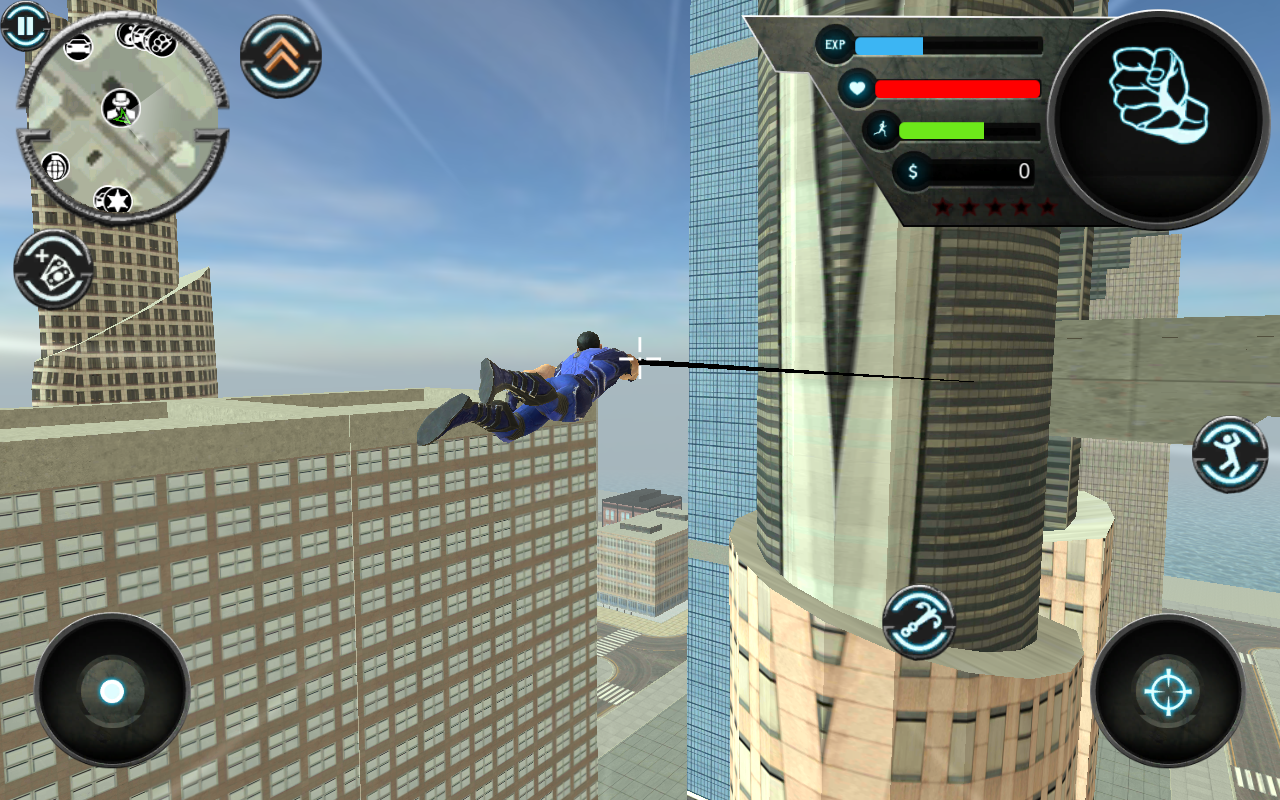Tap the heart health indicator icon
Viewport: 1280px width, 800px height.
[857, 89]
